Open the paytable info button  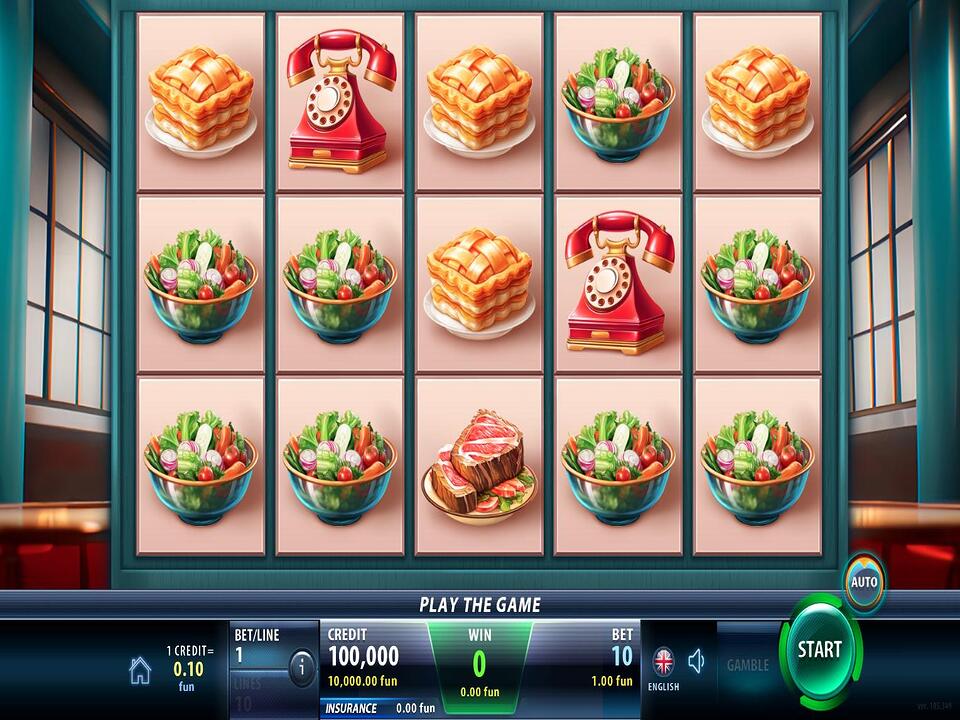301,667
